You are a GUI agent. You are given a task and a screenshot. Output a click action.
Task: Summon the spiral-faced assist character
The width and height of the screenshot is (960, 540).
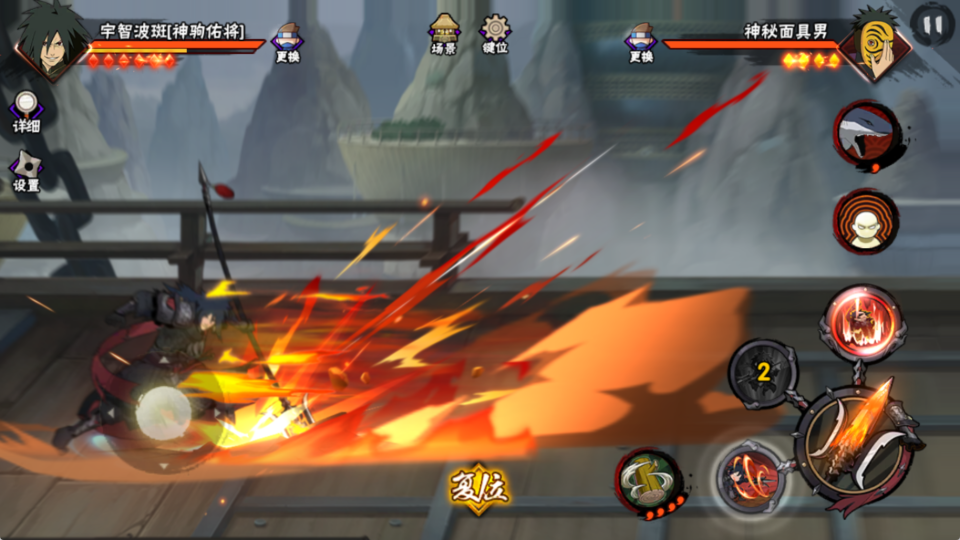(x=866, y=221)
